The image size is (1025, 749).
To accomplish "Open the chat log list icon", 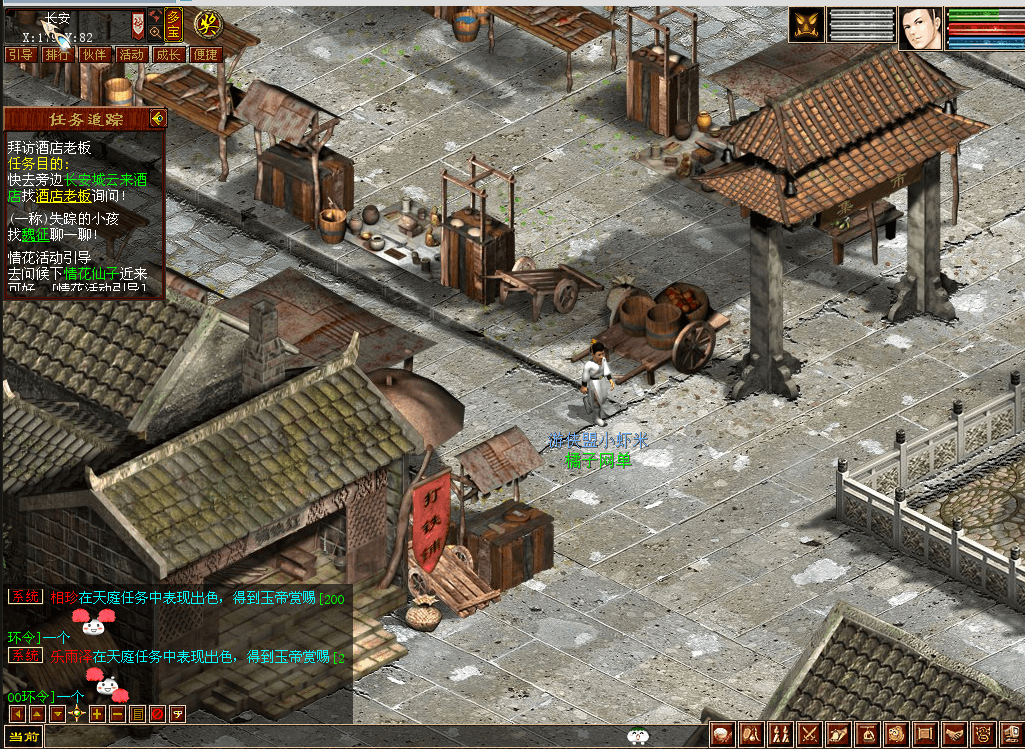I will pos(137,714).
